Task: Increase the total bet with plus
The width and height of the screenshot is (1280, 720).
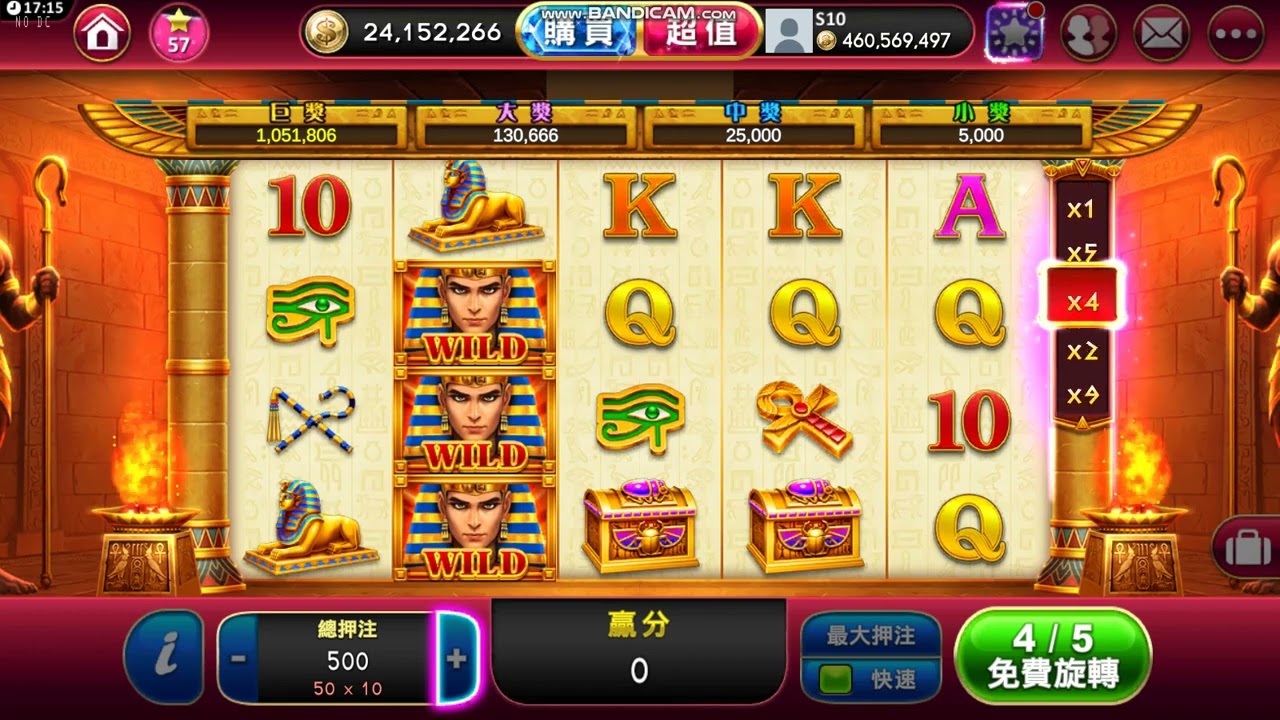Action: click(x=456, y=658)
